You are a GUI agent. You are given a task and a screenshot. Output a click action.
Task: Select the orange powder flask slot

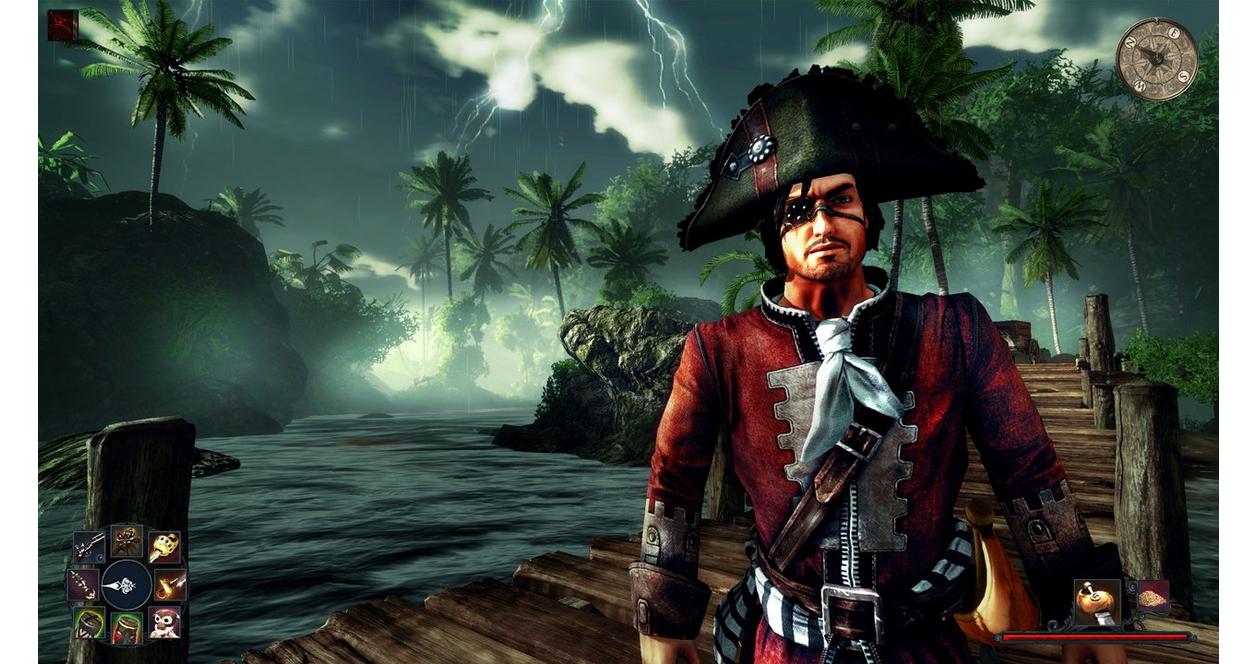tap(1097, 602)
